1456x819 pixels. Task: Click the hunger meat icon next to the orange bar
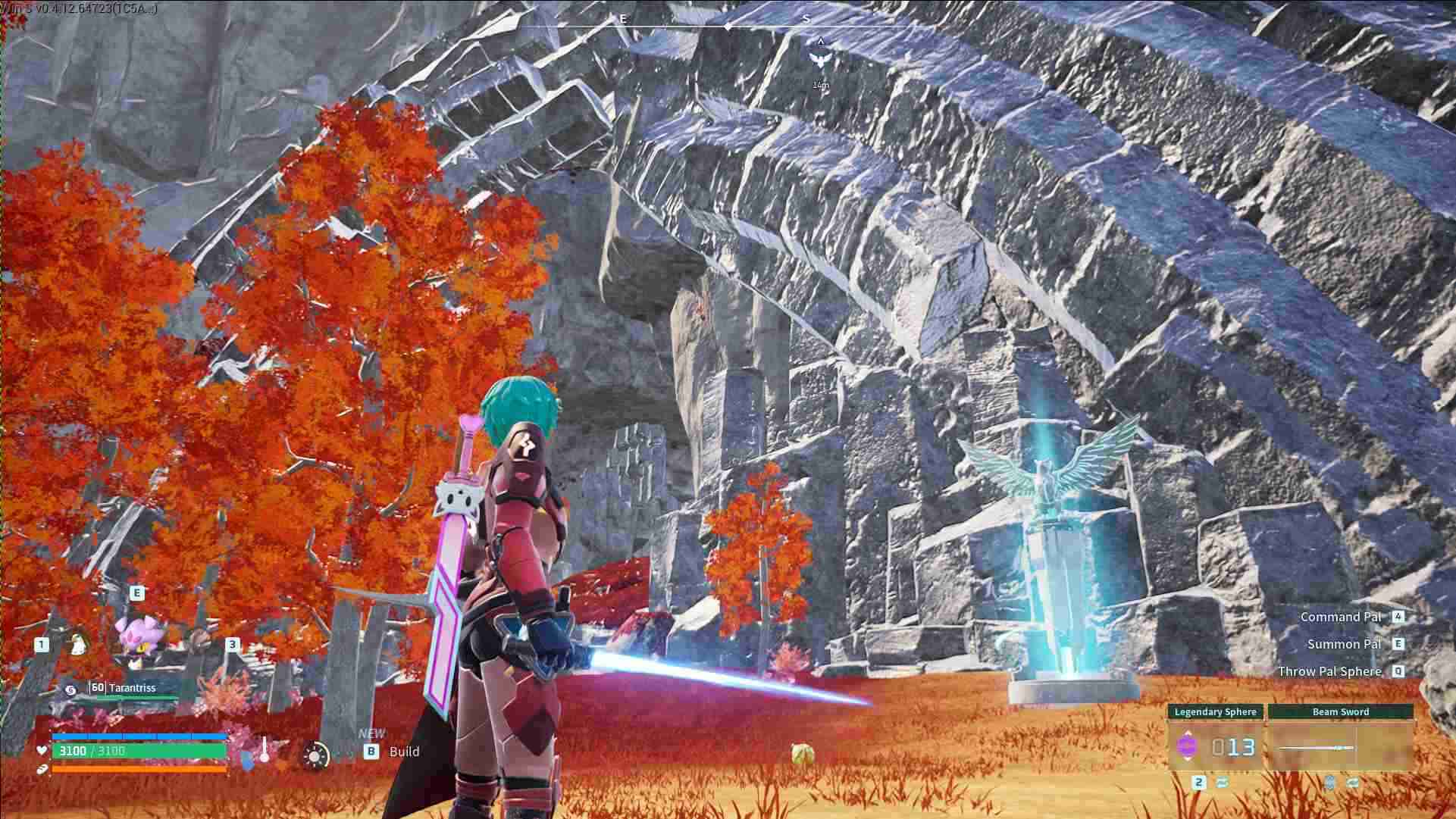pos(42,768)
